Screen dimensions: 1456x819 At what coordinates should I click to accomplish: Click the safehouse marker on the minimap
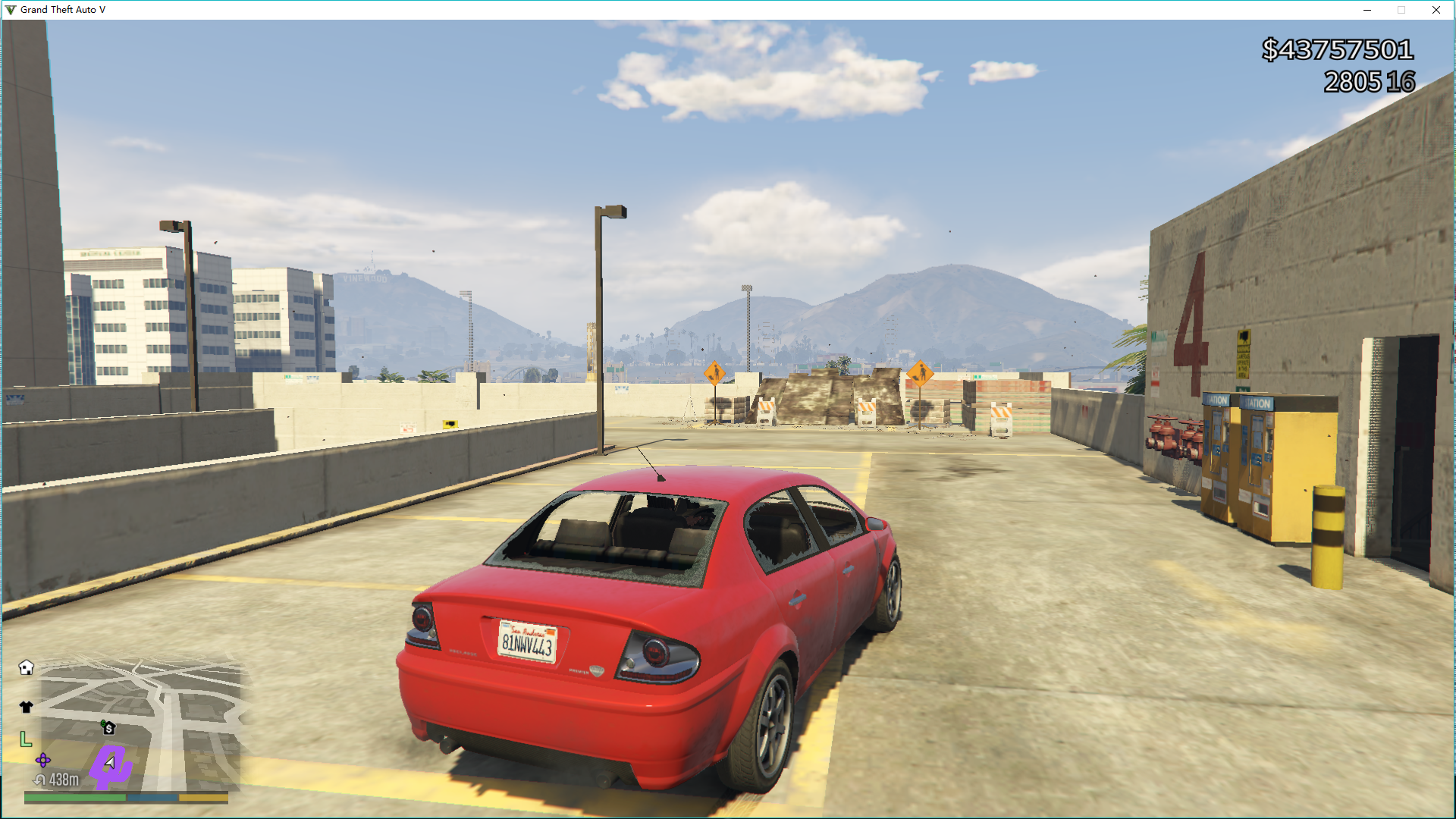(27, 667)
